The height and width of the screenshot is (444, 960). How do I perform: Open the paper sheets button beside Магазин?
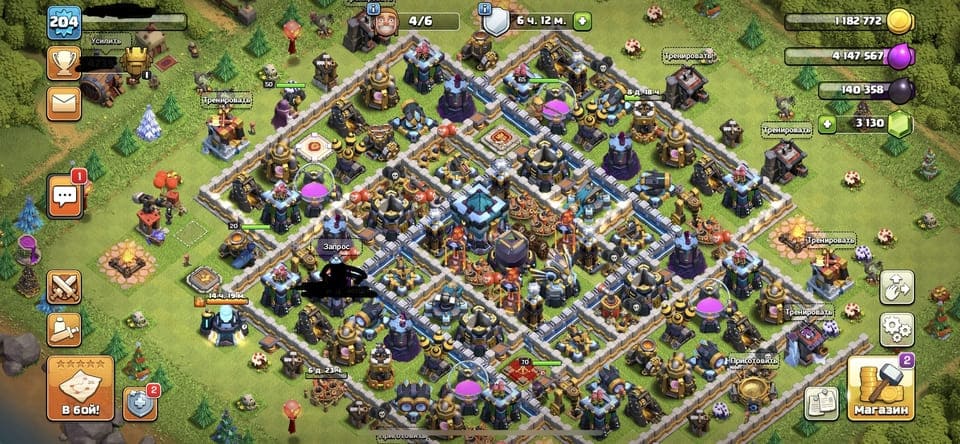tap(822, 401)
